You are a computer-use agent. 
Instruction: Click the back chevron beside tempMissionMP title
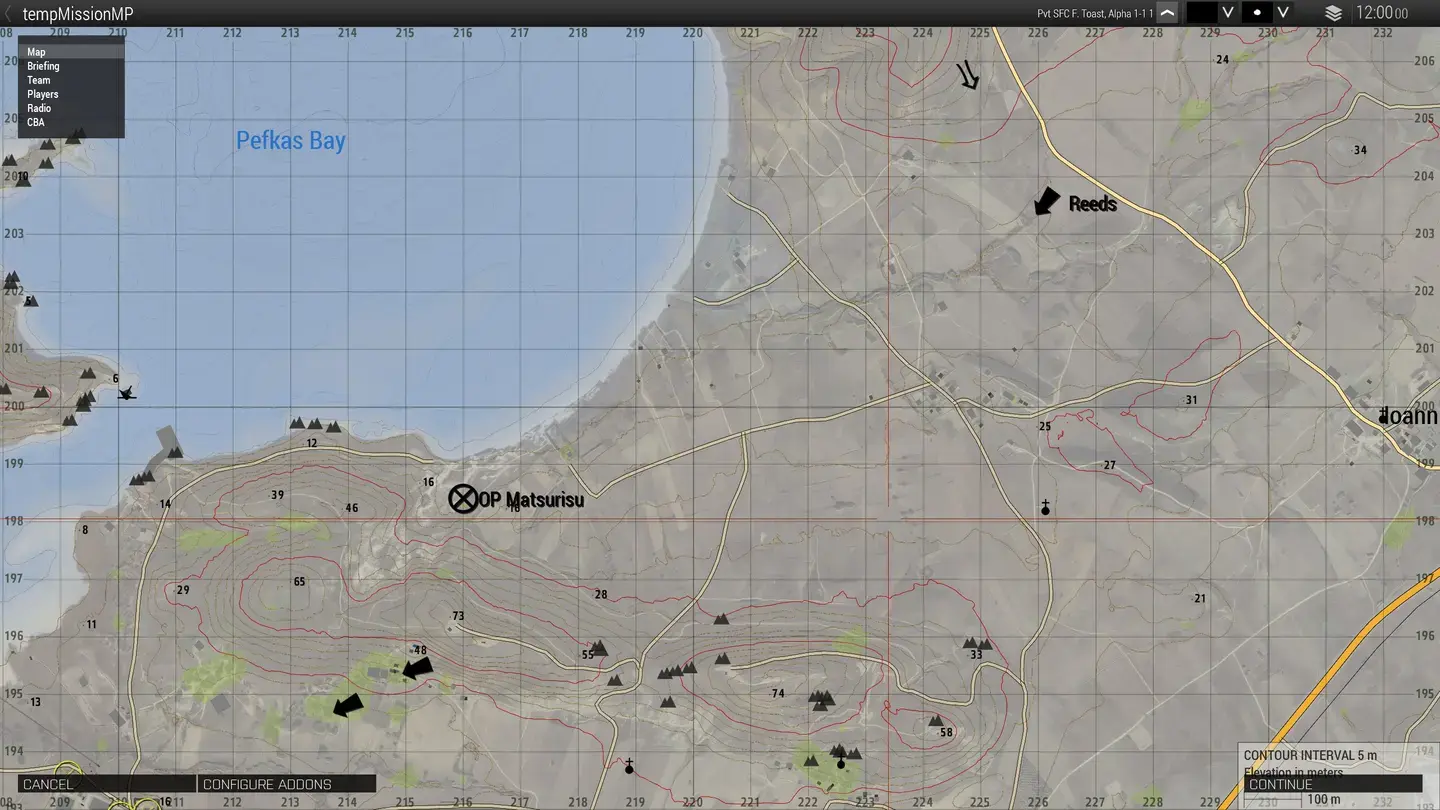pyautogui.click(x=8, y=13)
